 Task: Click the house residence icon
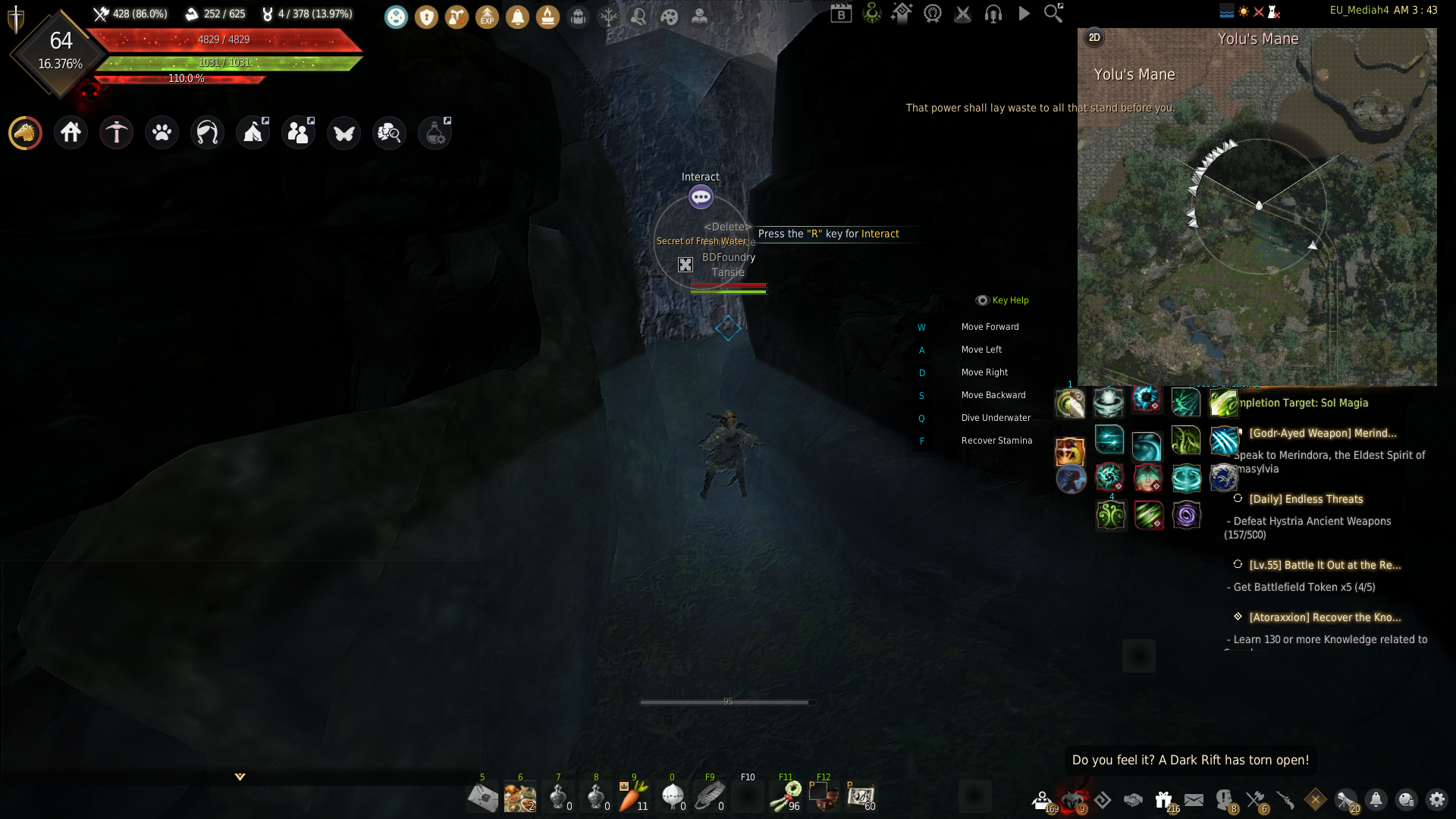point(71,133)
